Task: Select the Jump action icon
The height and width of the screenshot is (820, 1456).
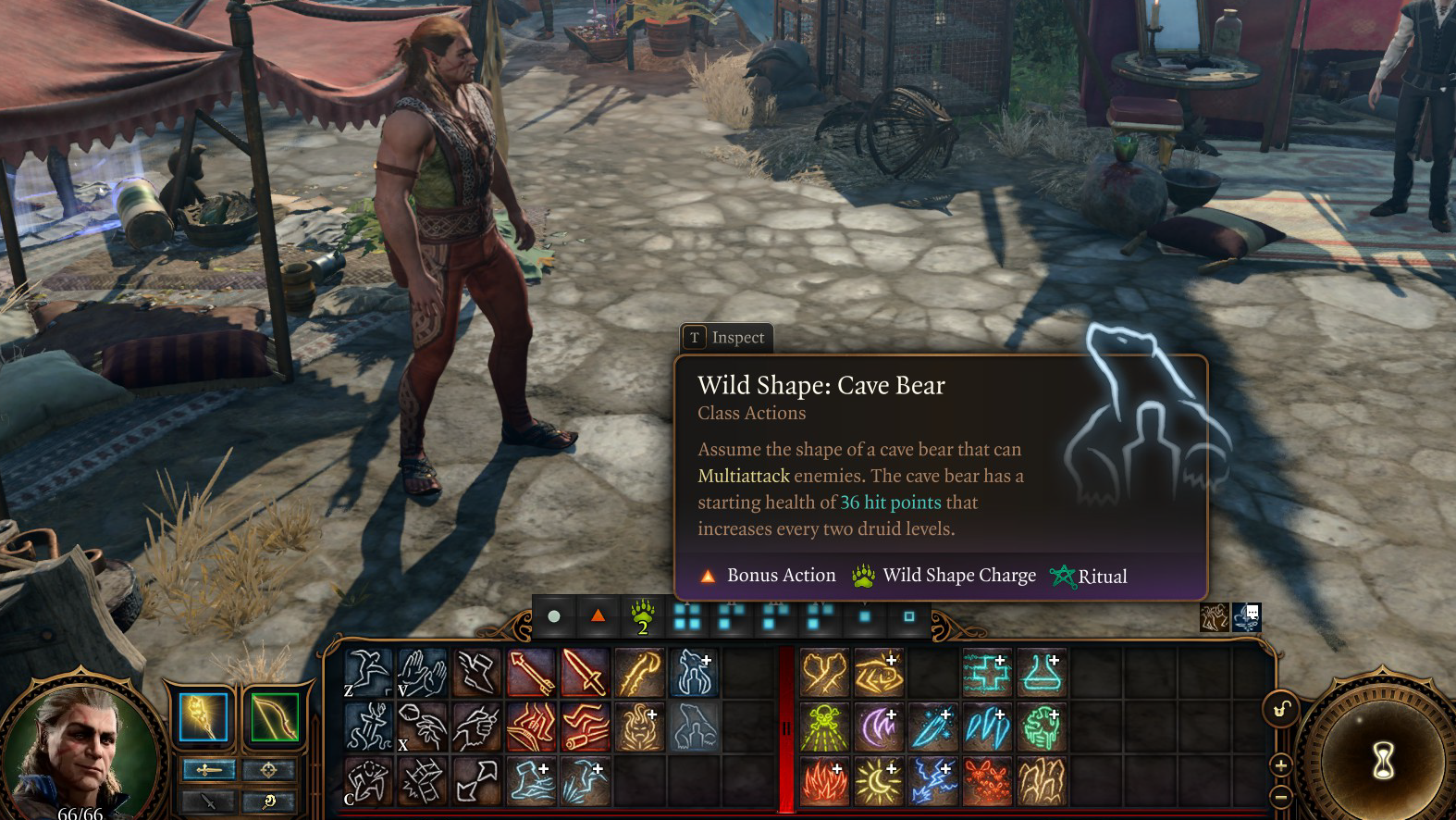Action: click(368, 673)
